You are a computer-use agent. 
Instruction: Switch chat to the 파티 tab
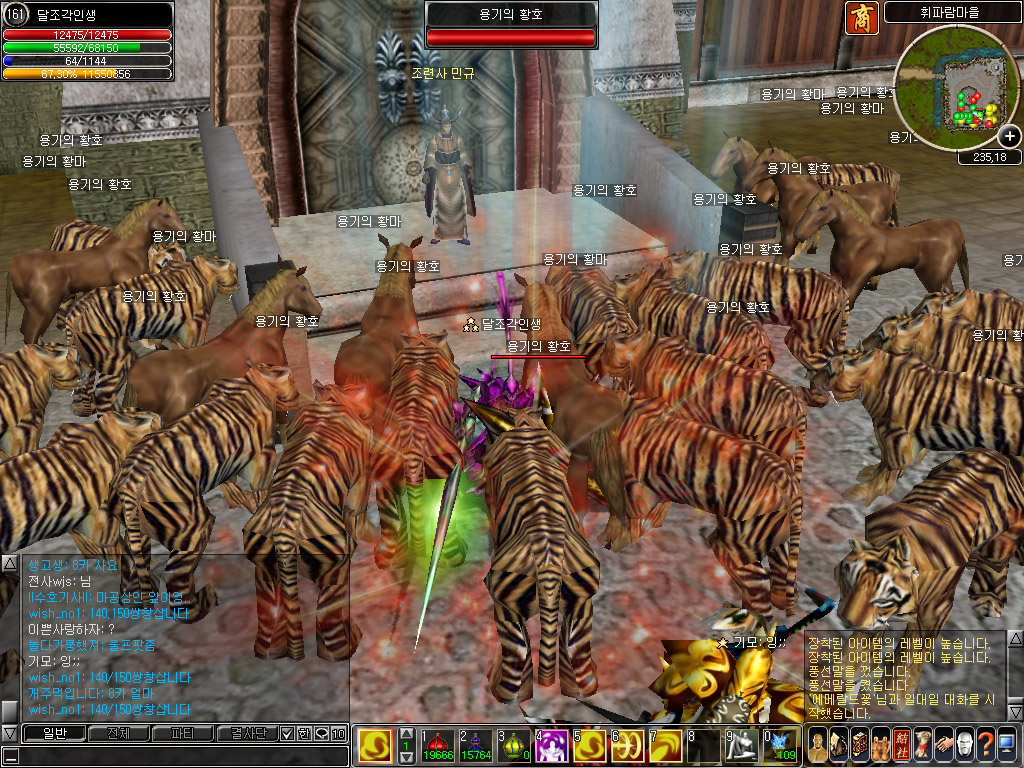[183, 733]
